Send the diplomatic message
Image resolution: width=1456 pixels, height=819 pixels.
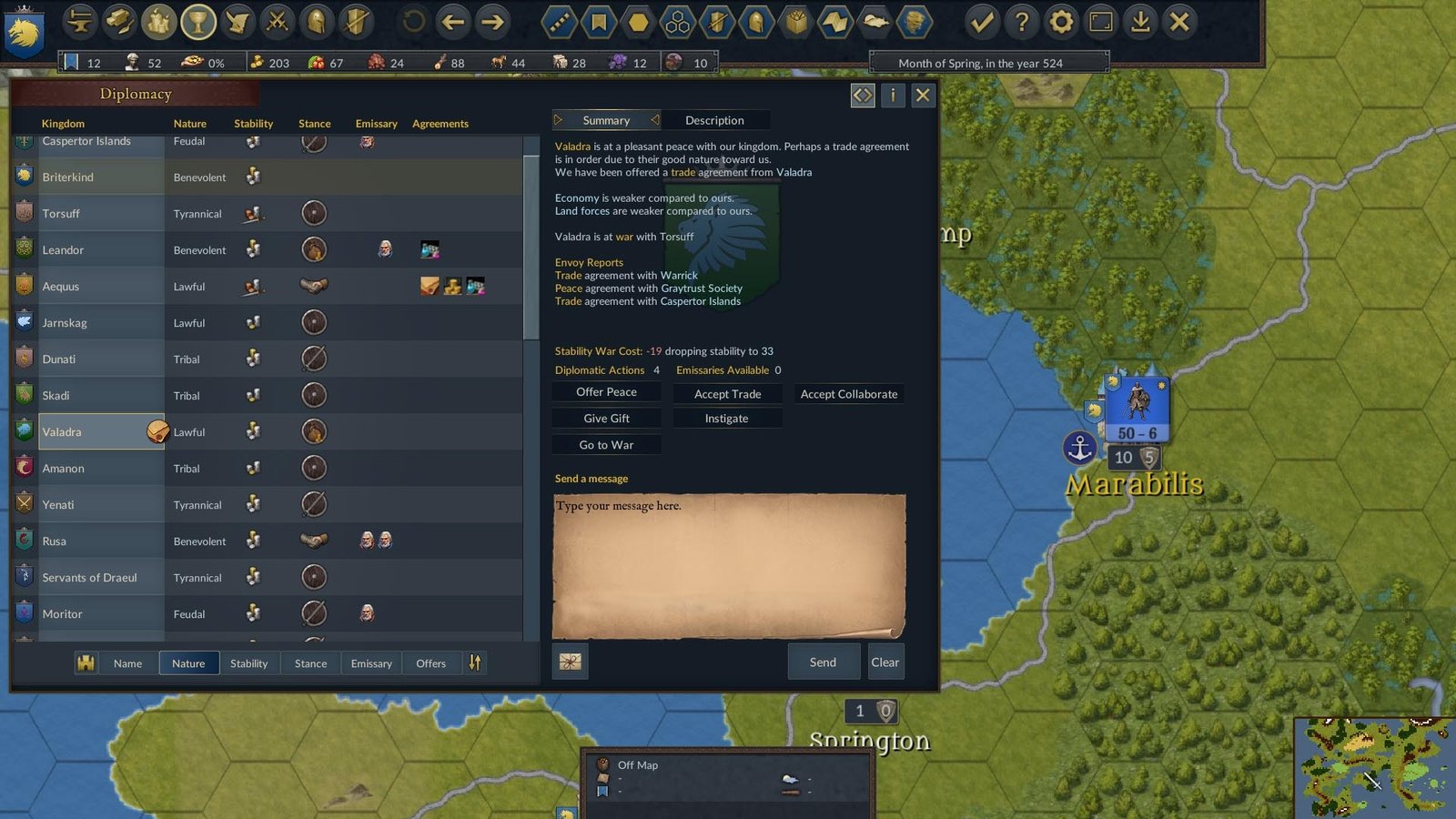[x=823, y=662]
